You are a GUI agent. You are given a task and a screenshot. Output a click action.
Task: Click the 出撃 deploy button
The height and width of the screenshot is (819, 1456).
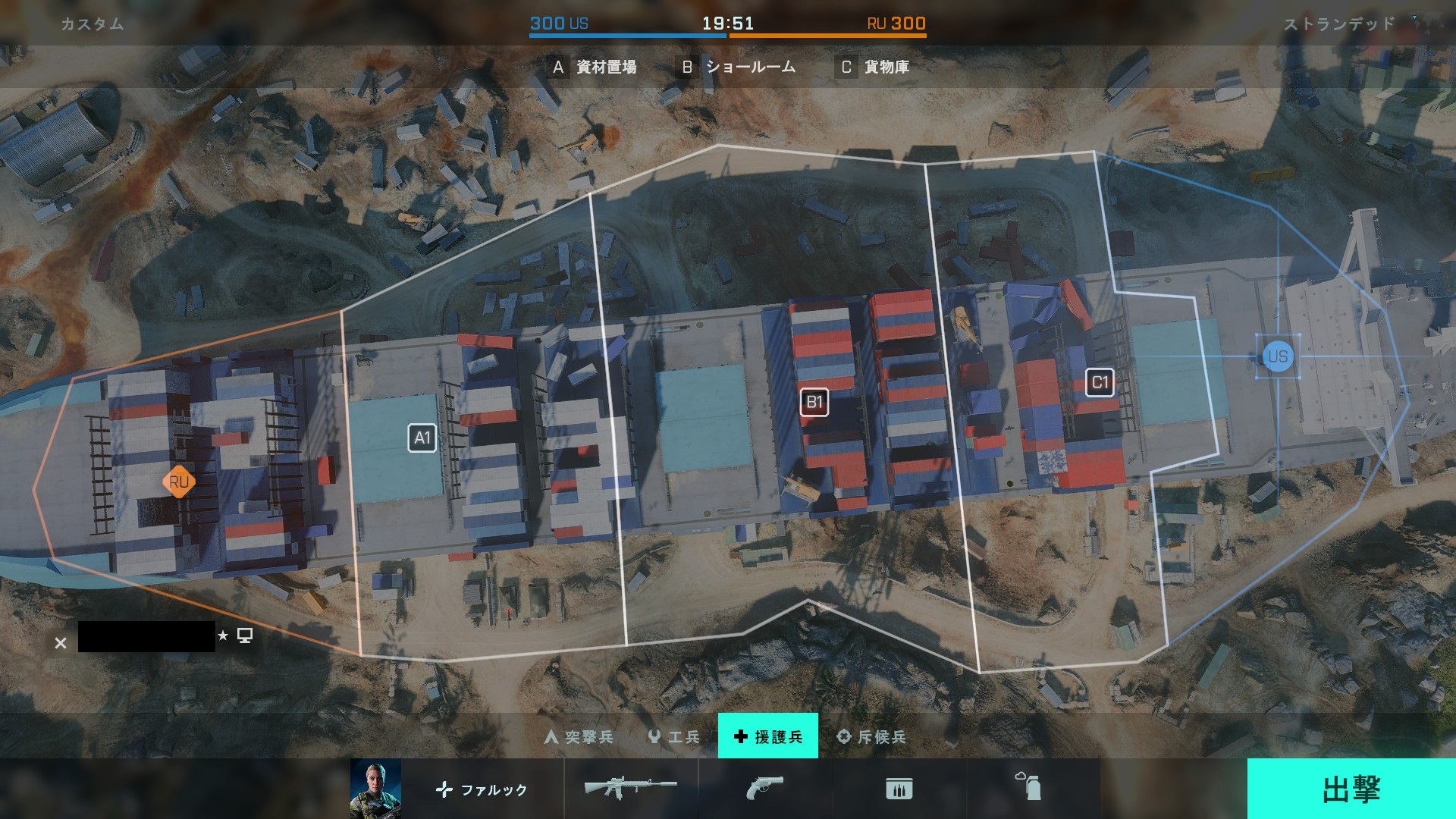(x=1351, y=789)
